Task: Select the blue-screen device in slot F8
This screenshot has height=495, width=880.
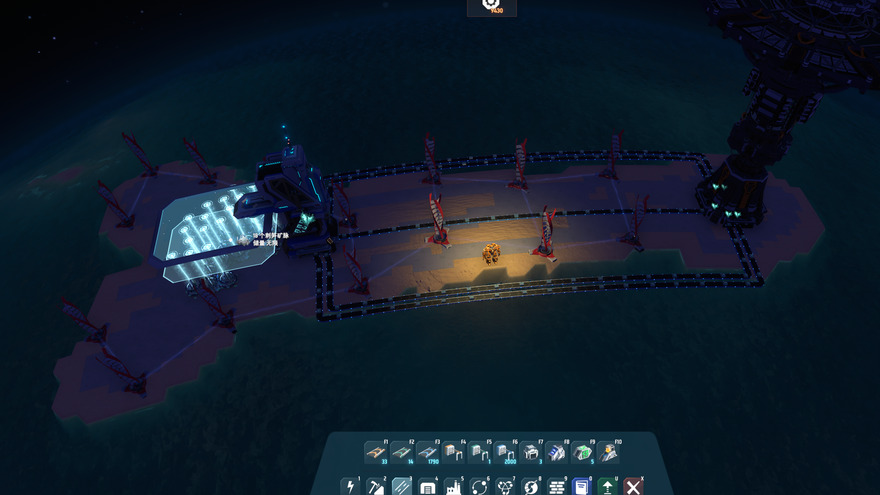Action: [x=557, y=452]
